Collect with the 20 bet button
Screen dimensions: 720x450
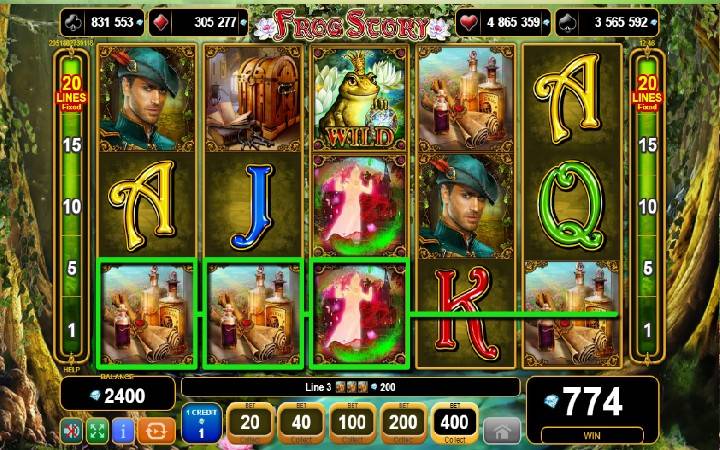250,424
